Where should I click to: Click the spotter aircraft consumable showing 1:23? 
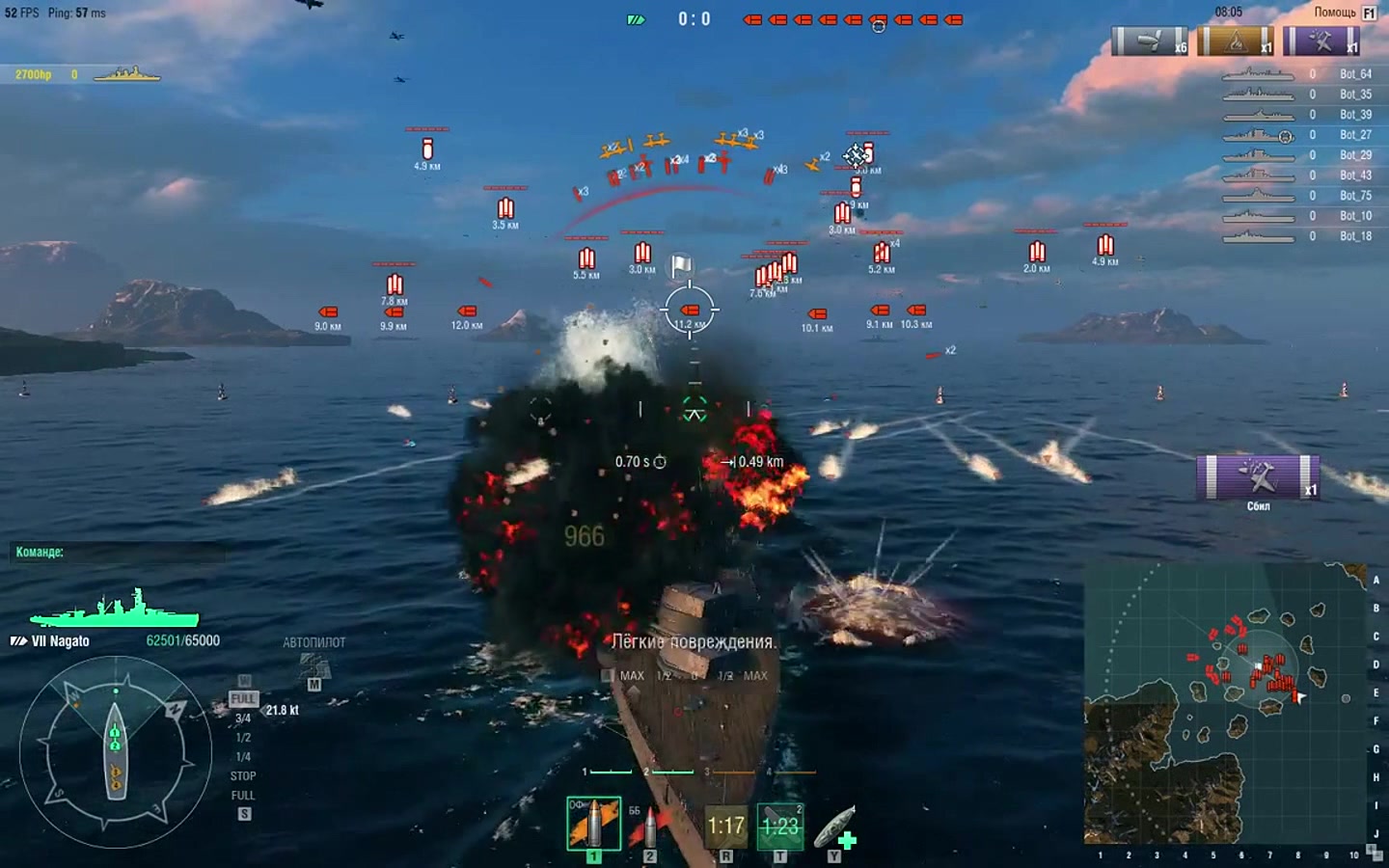click(779, 827)
